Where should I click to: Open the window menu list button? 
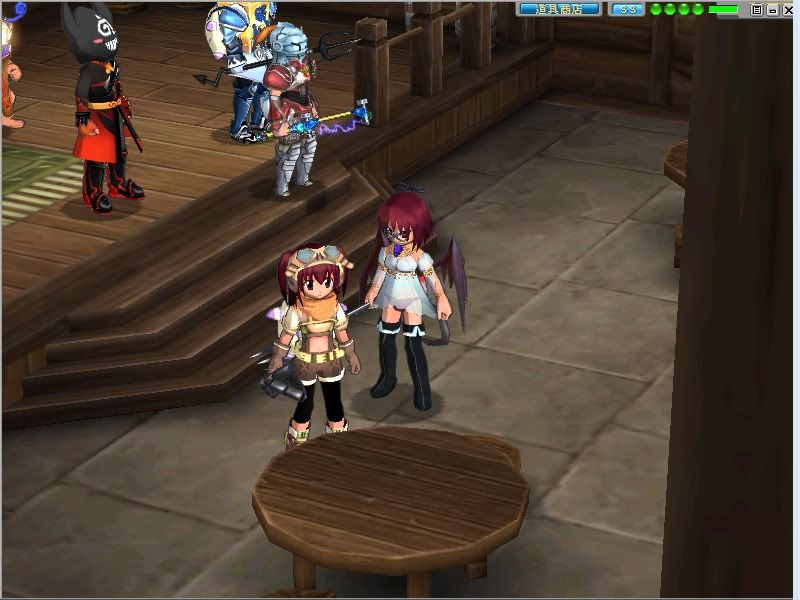757,9
